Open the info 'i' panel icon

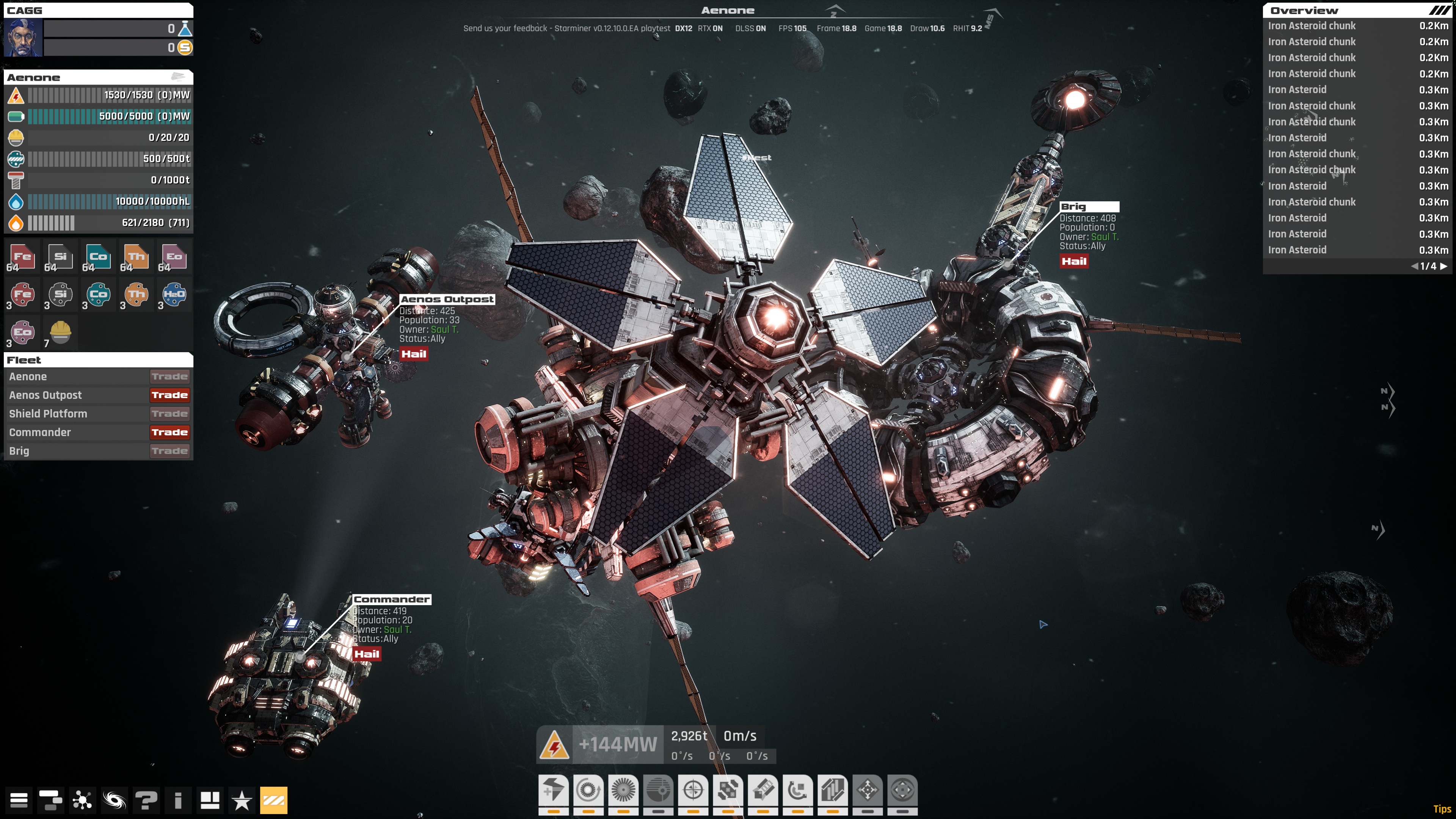point(178,800)
